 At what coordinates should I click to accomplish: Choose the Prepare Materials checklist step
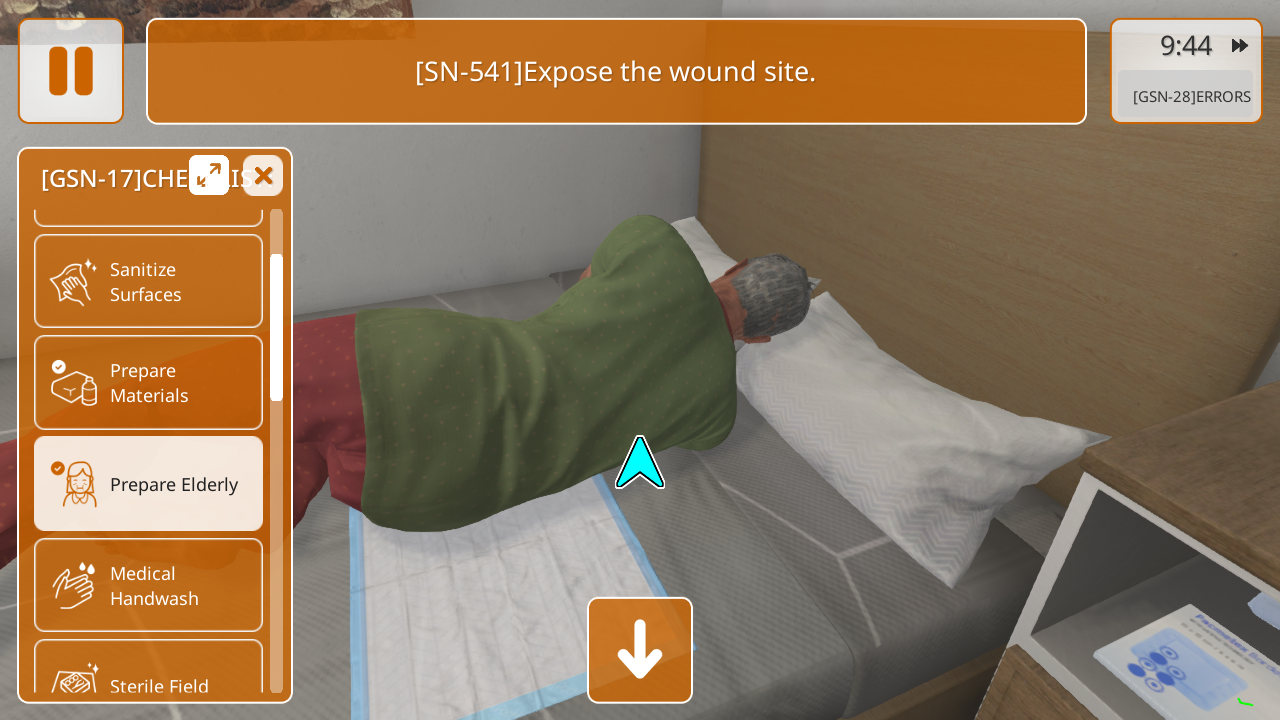pyautogui.click(x=148, y=382)
